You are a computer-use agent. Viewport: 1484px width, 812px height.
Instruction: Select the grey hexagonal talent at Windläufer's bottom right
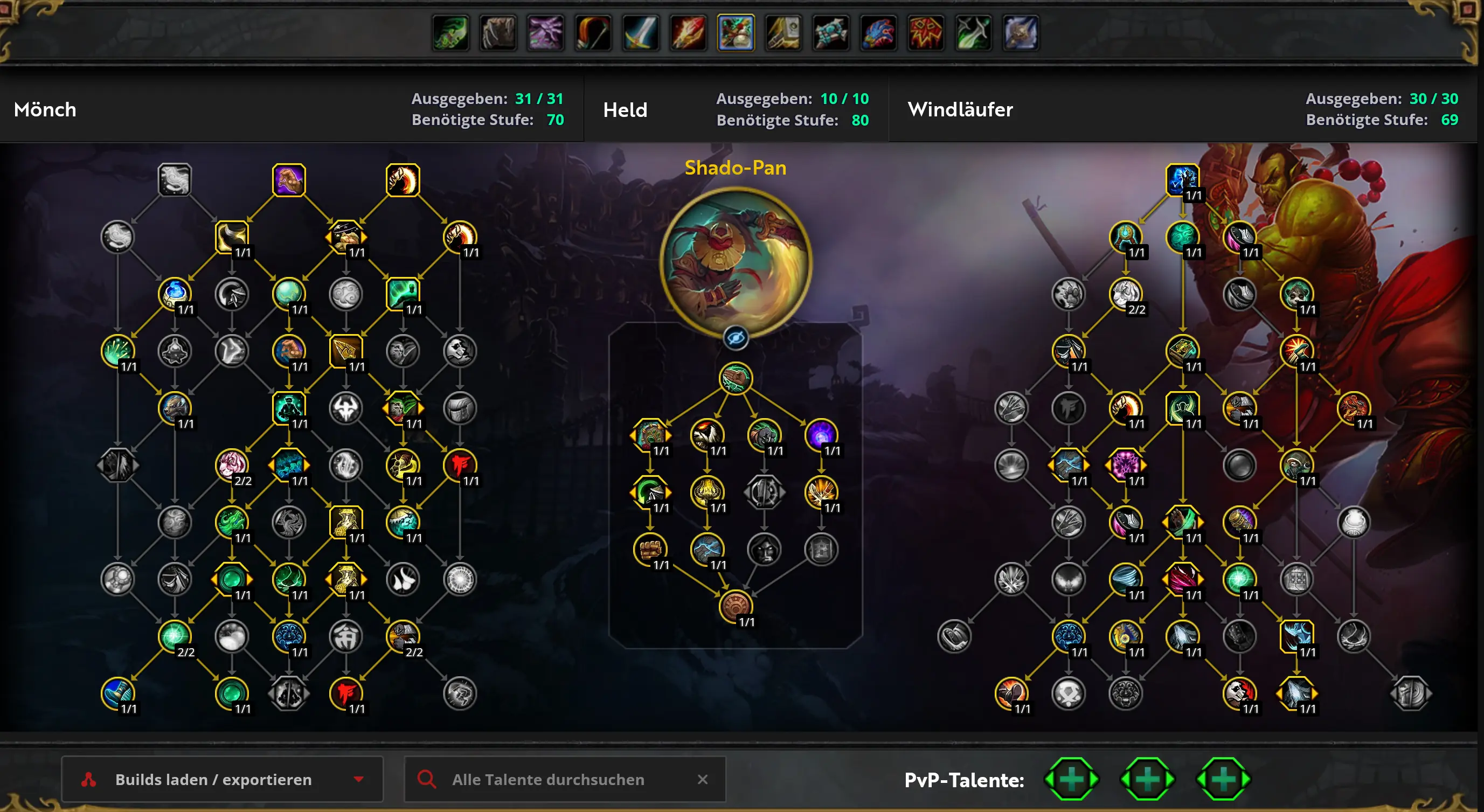click(x=1410, y=693)
